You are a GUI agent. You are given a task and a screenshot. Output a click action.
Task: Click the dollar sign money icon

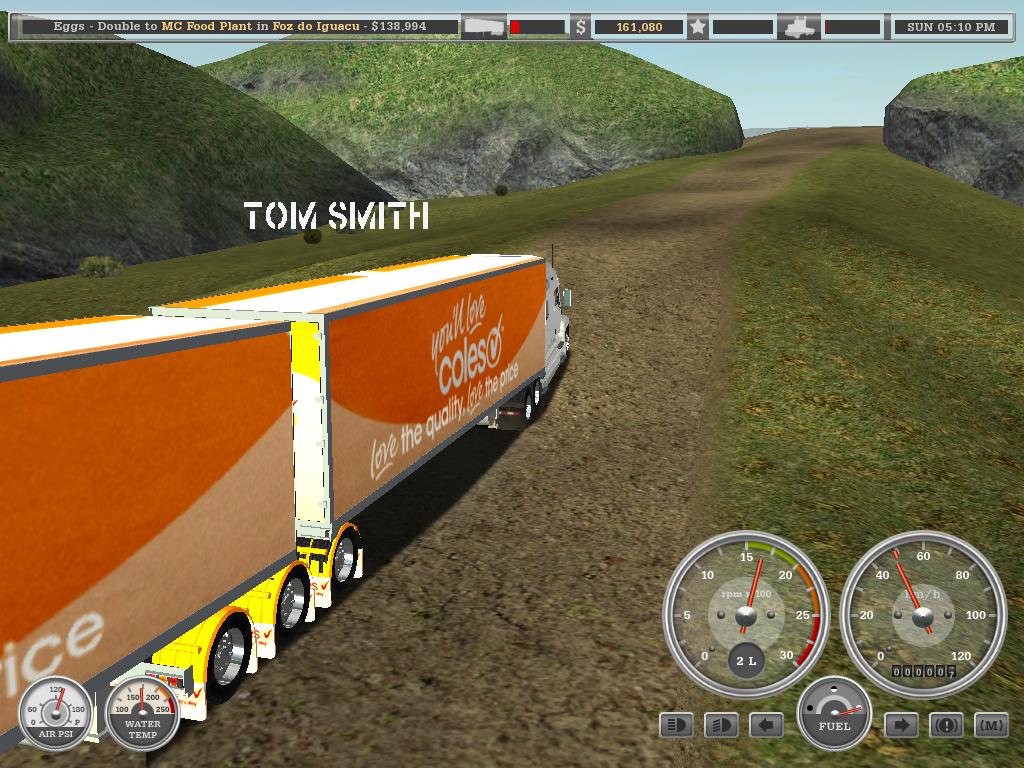coord(581,27)
